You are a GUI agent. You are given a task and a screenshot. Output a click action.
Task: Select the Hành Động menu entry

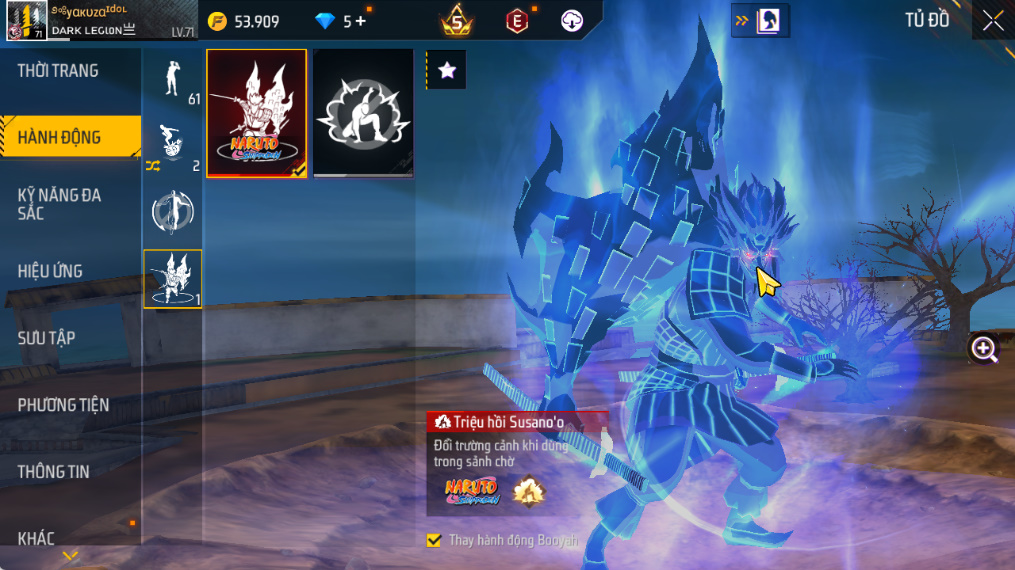point(60,138)
